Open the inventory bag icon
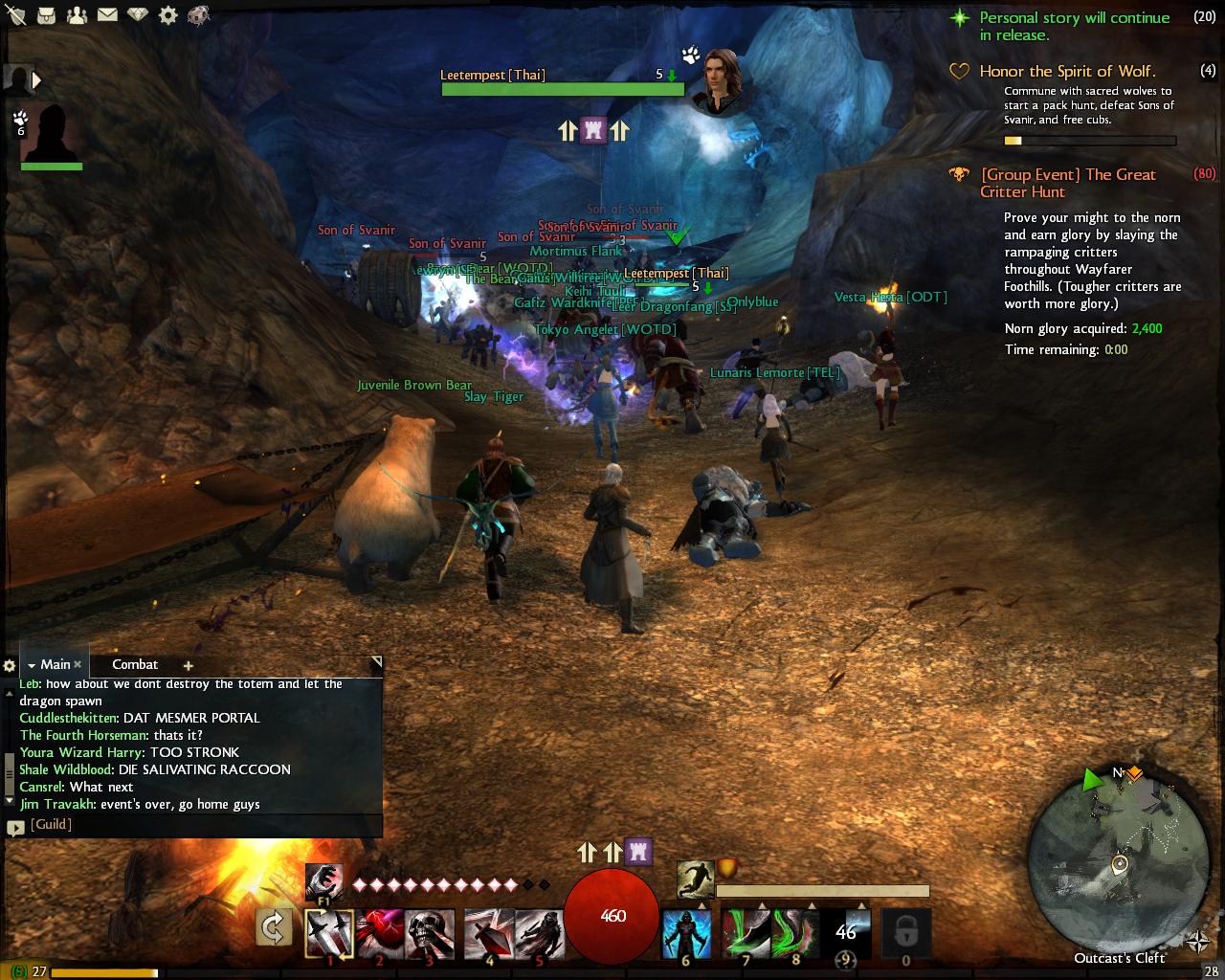This screenshot has height=980, width=1225. (46, 15)
